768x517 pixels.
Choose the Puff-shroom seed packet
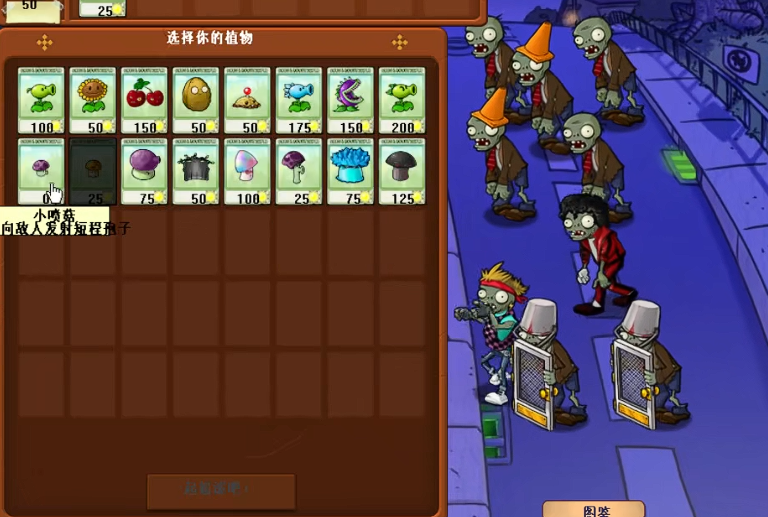41,171
